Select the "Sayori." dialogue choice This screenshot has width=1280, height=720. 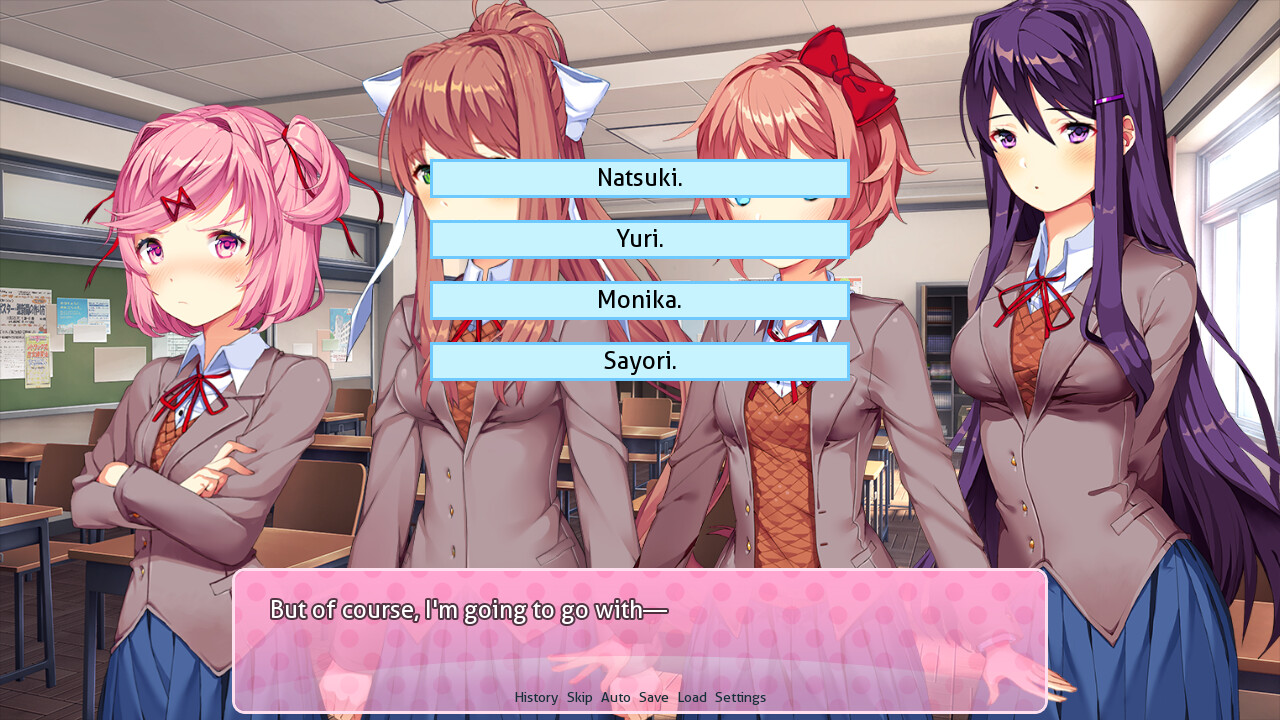point(640,361)
